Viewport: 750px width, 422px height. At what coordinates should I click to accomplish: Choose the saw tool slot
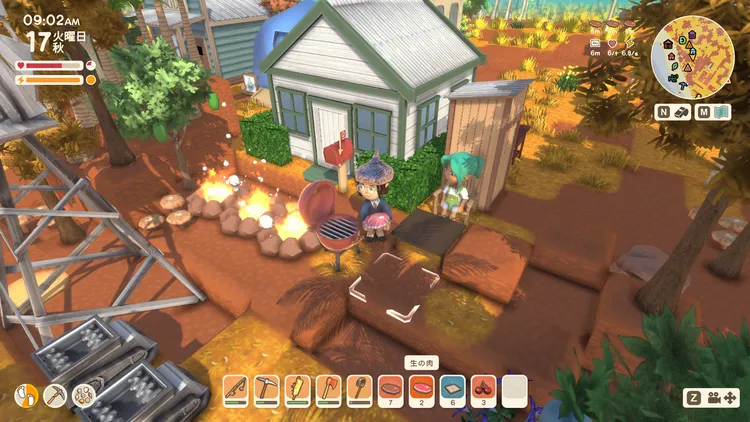pyautogui.click(x=297, y=388)
